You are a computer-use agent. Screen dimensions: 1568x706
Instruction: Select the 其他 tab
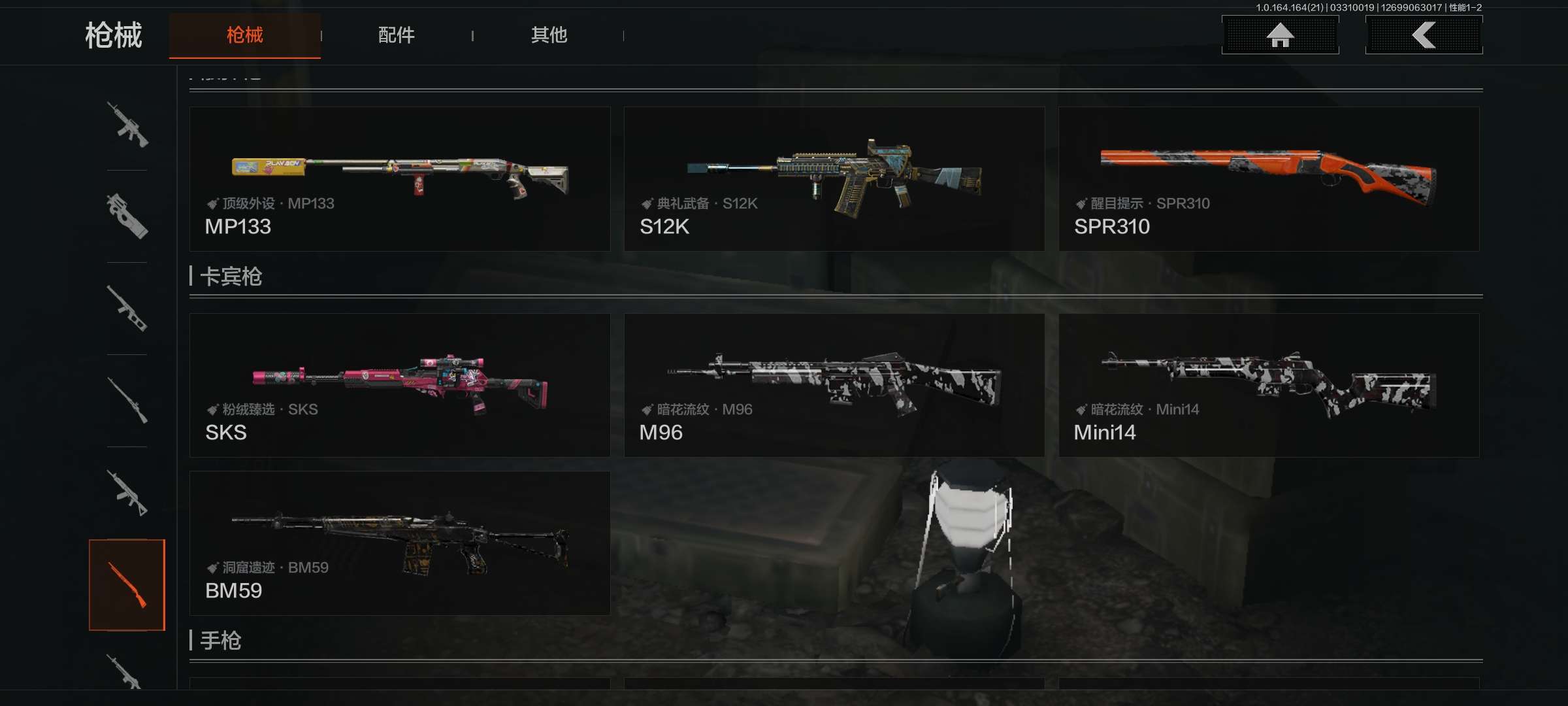549,35
